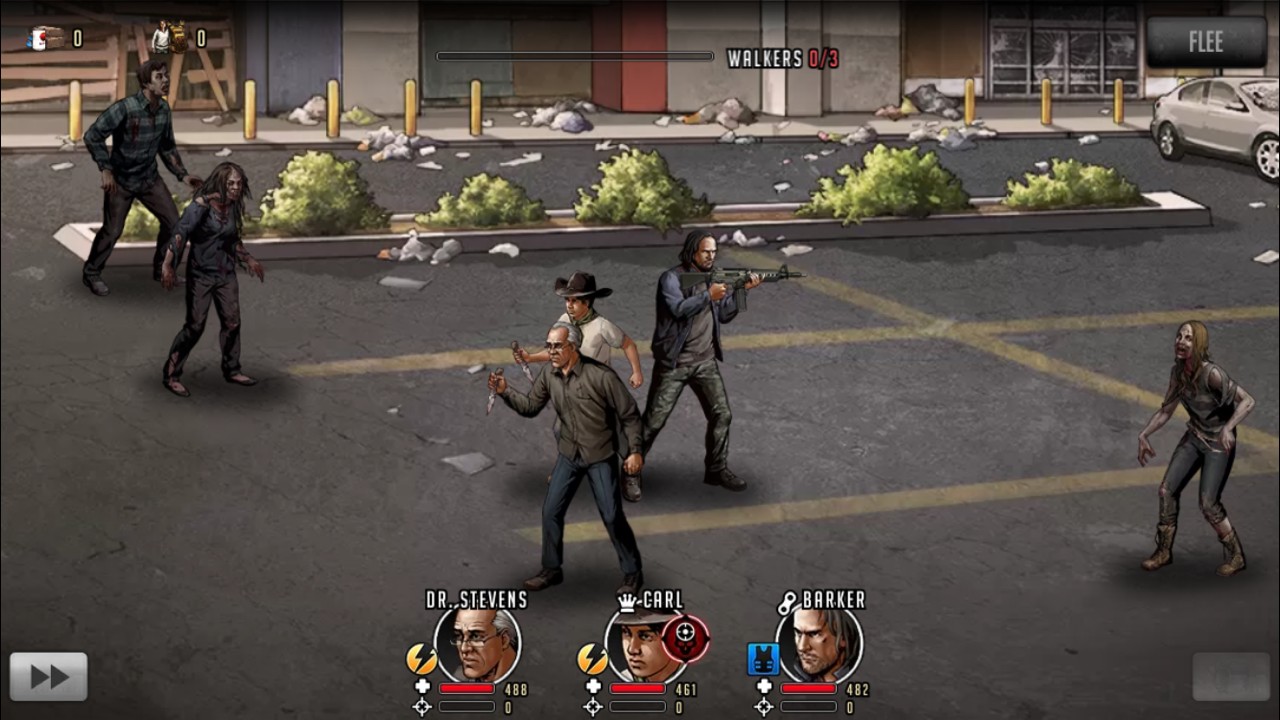1280x720 pixels.
Task: Select Barker's character portrait
Action: 821,645
